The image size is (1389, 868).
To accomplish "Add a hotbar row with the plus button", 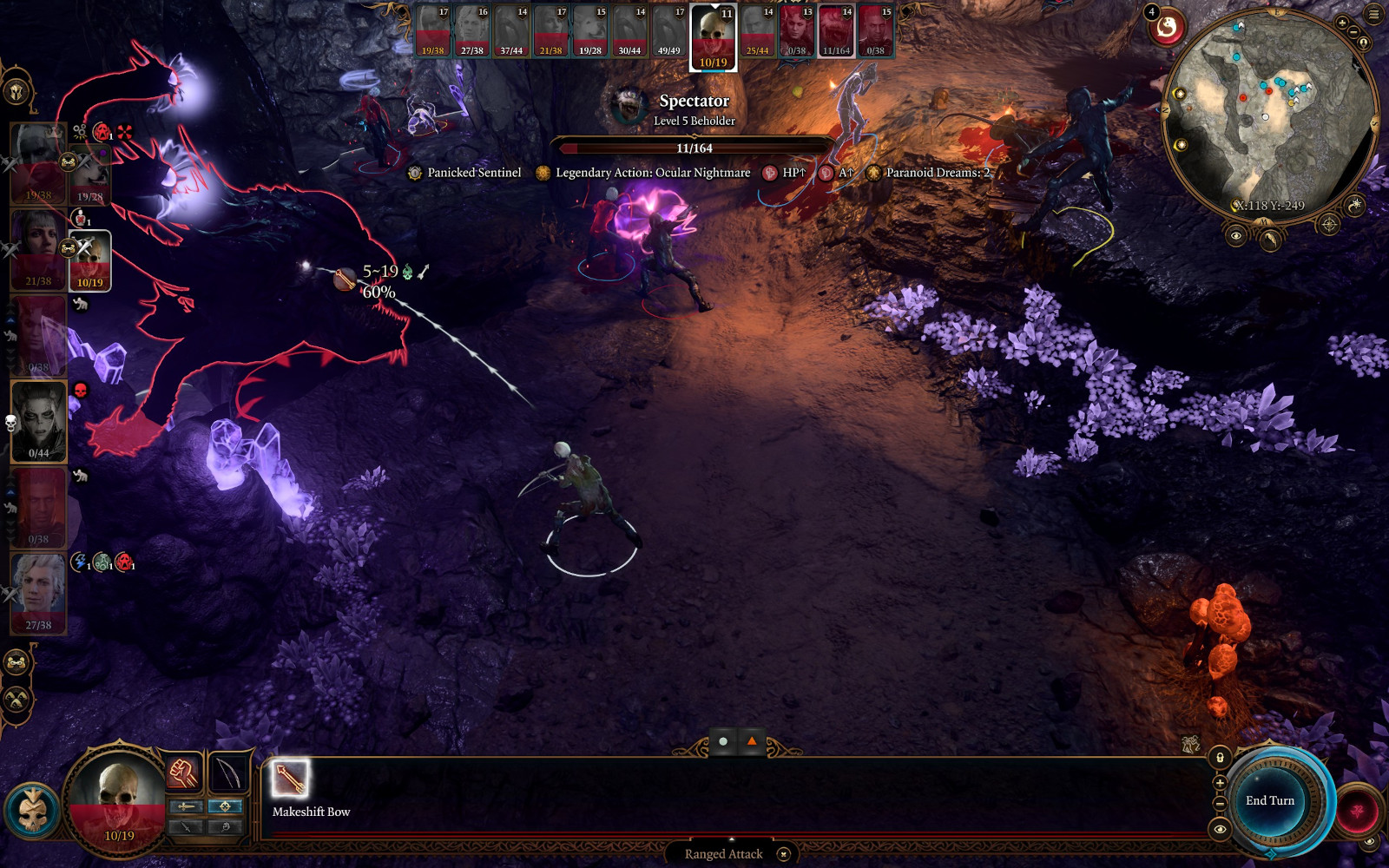I will (1220, 783).
